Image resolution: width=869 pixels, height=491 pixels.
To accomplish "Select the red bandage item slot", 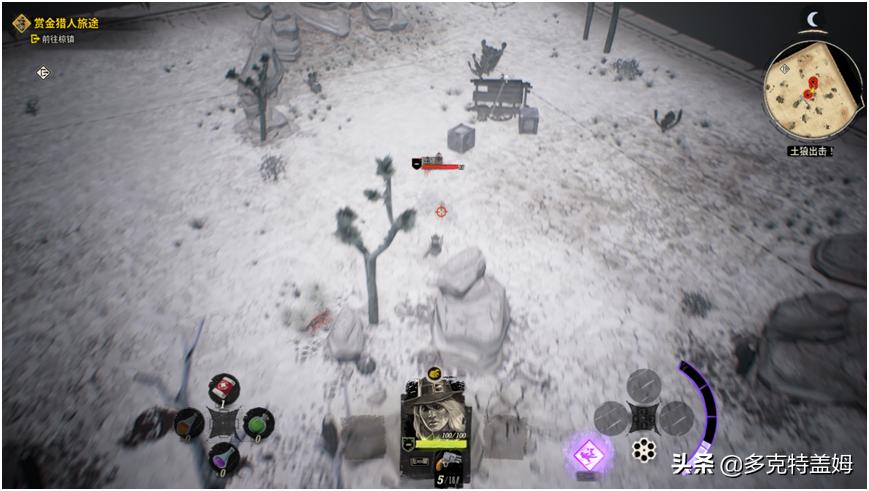I will pos(223,387).
